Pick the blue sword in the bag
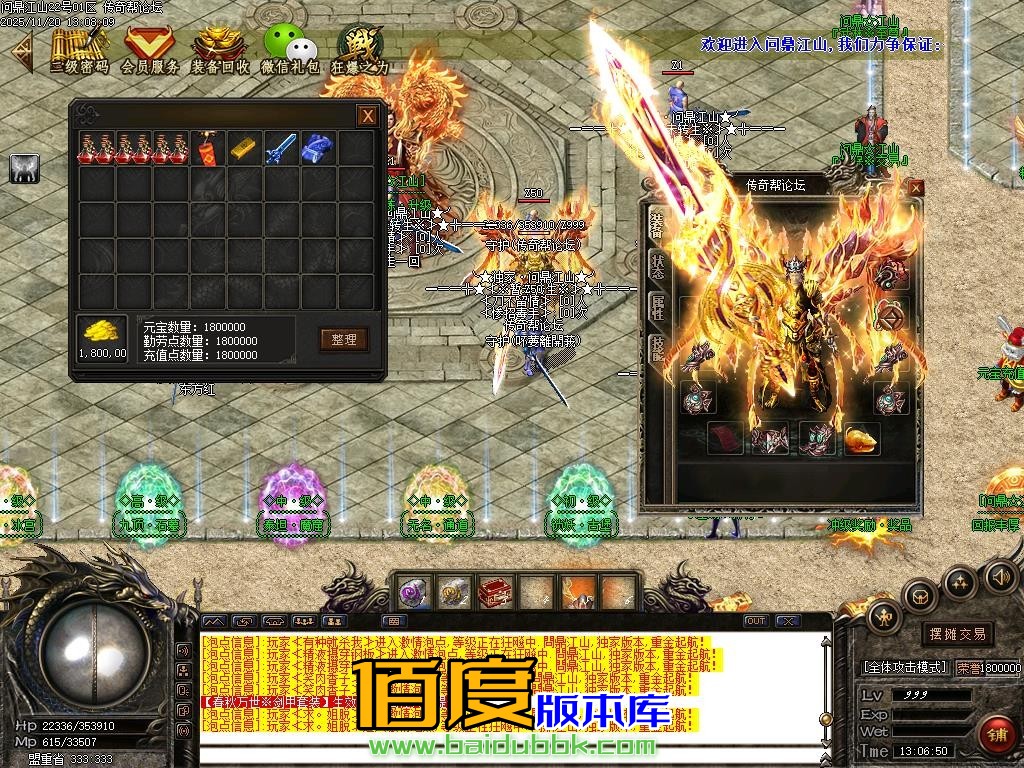Viewport: 1024px width, 768px height. pyautogui.click(x=280, y=148)
